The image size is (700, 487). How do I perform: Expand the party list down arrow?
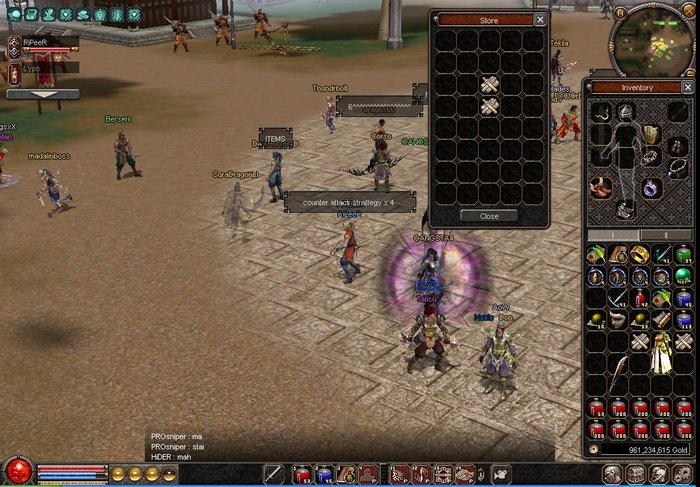click(43, 94)
